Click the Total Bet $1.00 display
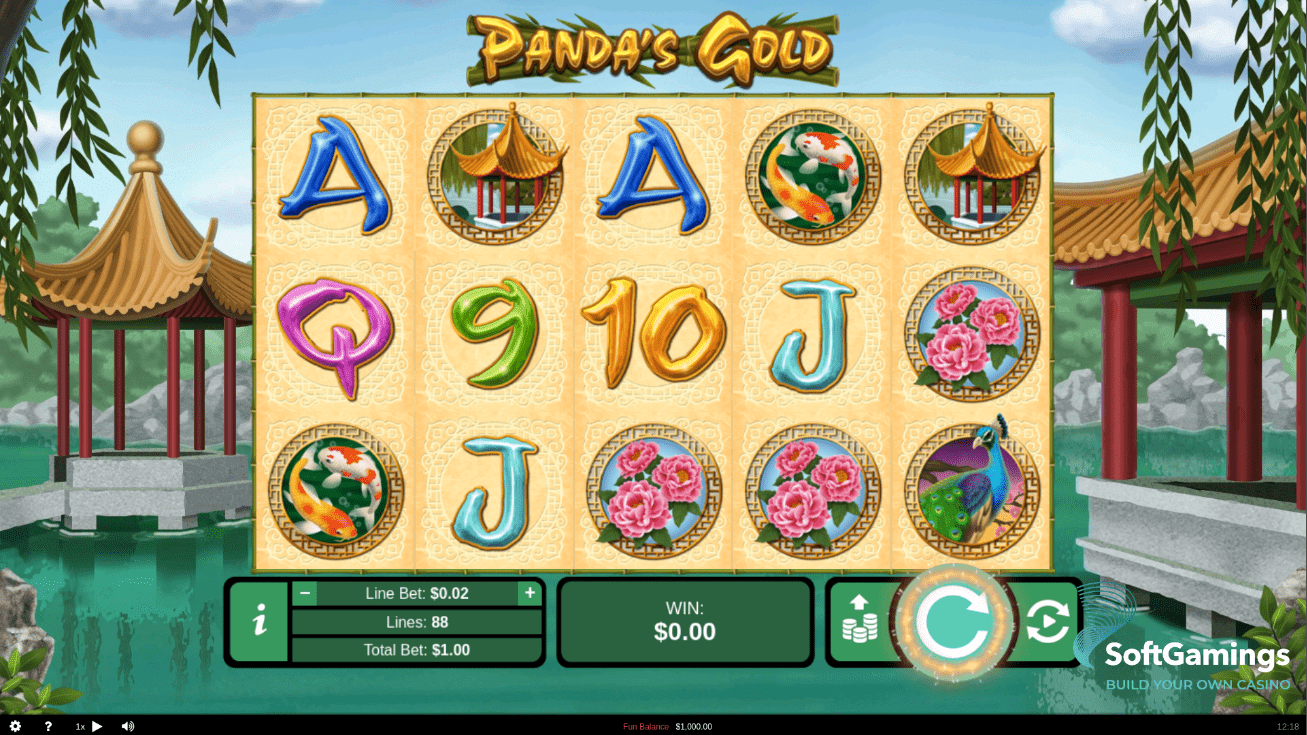Viewport: 1307px width, 735px height. point(416,649)
